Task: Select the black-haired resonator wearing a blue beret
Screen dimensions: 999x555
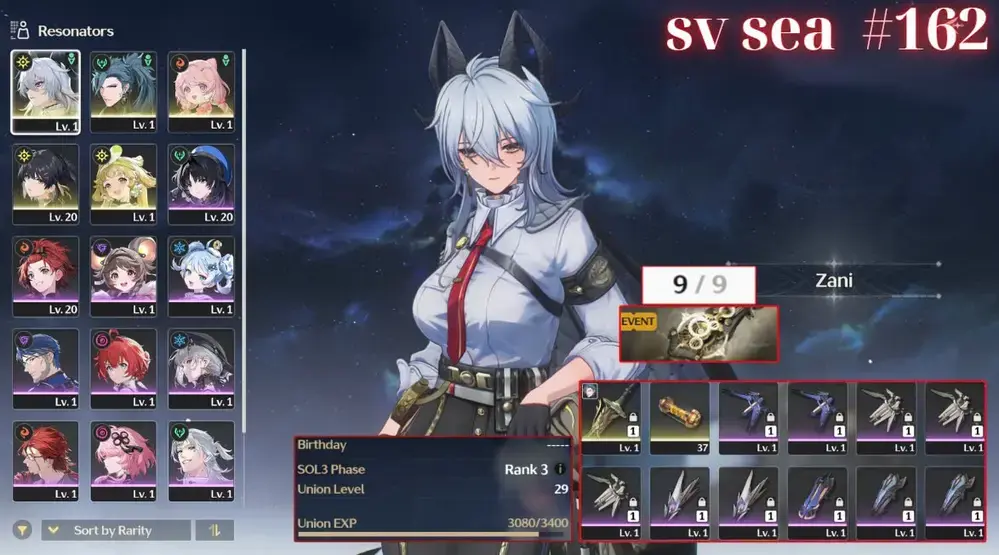Action: click(201, 183)
